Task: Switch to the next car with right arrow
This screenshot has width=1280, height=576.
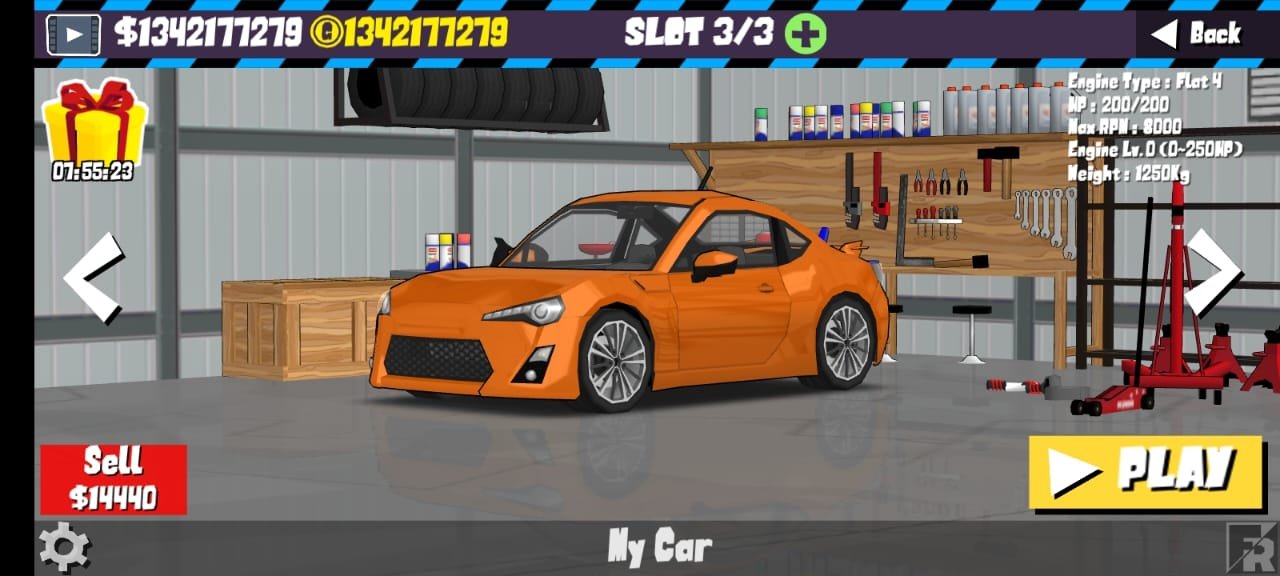Action: point(1212,272)
